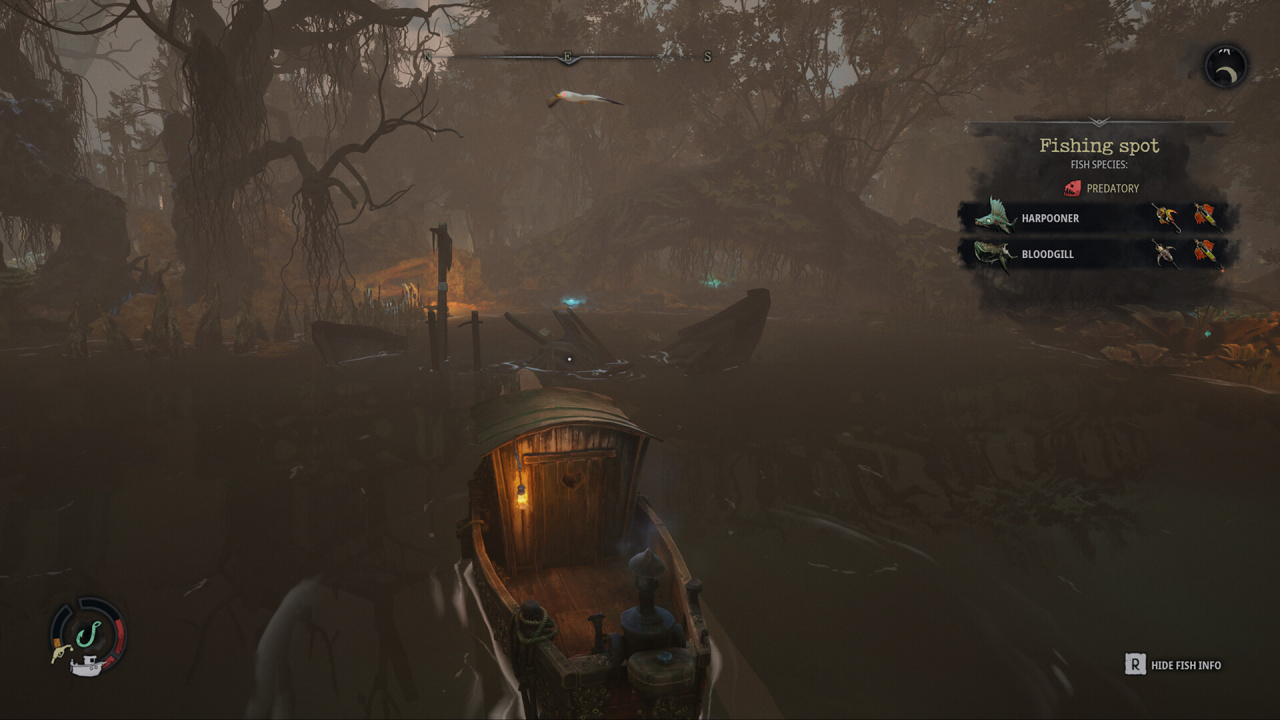The width and height of the screenshot is (1280, 720).
Task: Click the compass bar heading
Action: [568, 58]
